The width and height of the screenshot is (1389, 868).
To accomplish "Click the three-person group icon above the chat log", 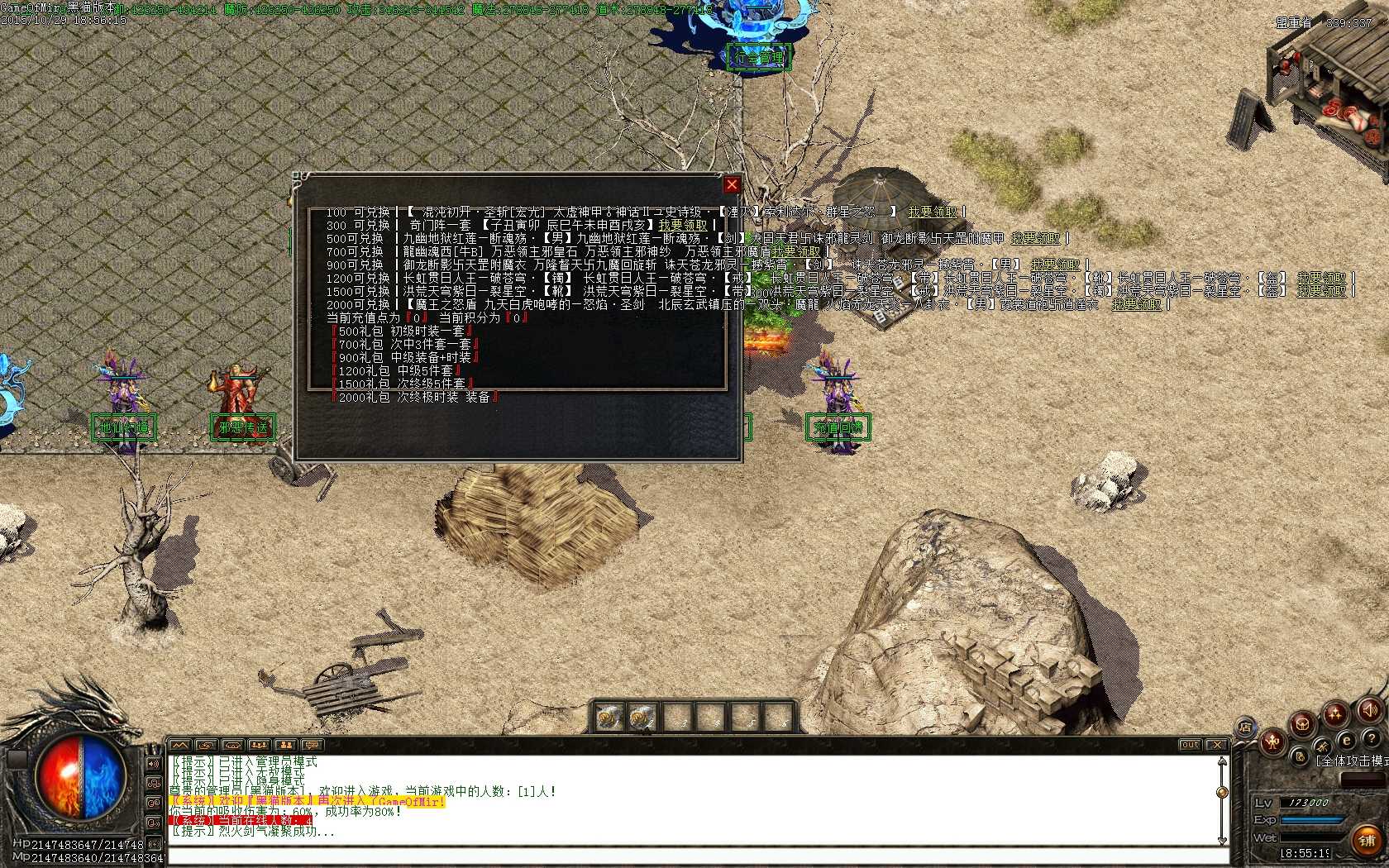I will pyautogui.click(x=258, y=746).
